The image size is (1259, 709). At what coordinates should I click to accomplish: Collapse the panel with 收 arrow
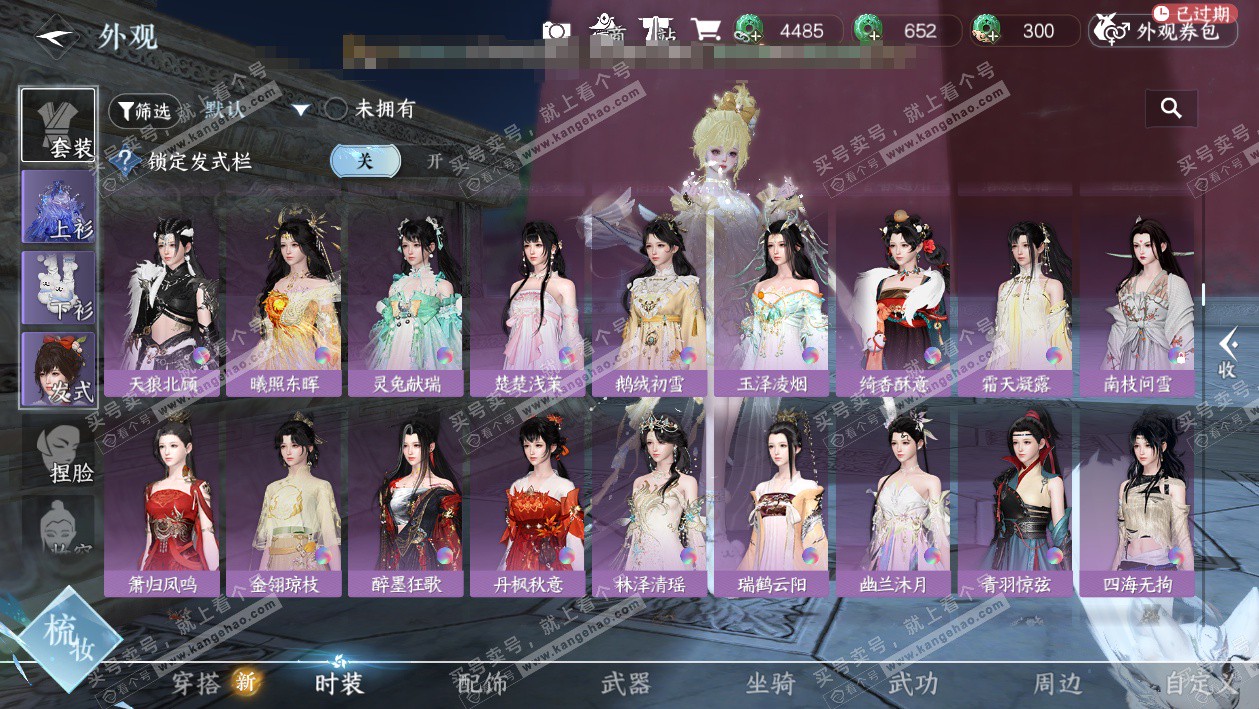point(1228,354)
